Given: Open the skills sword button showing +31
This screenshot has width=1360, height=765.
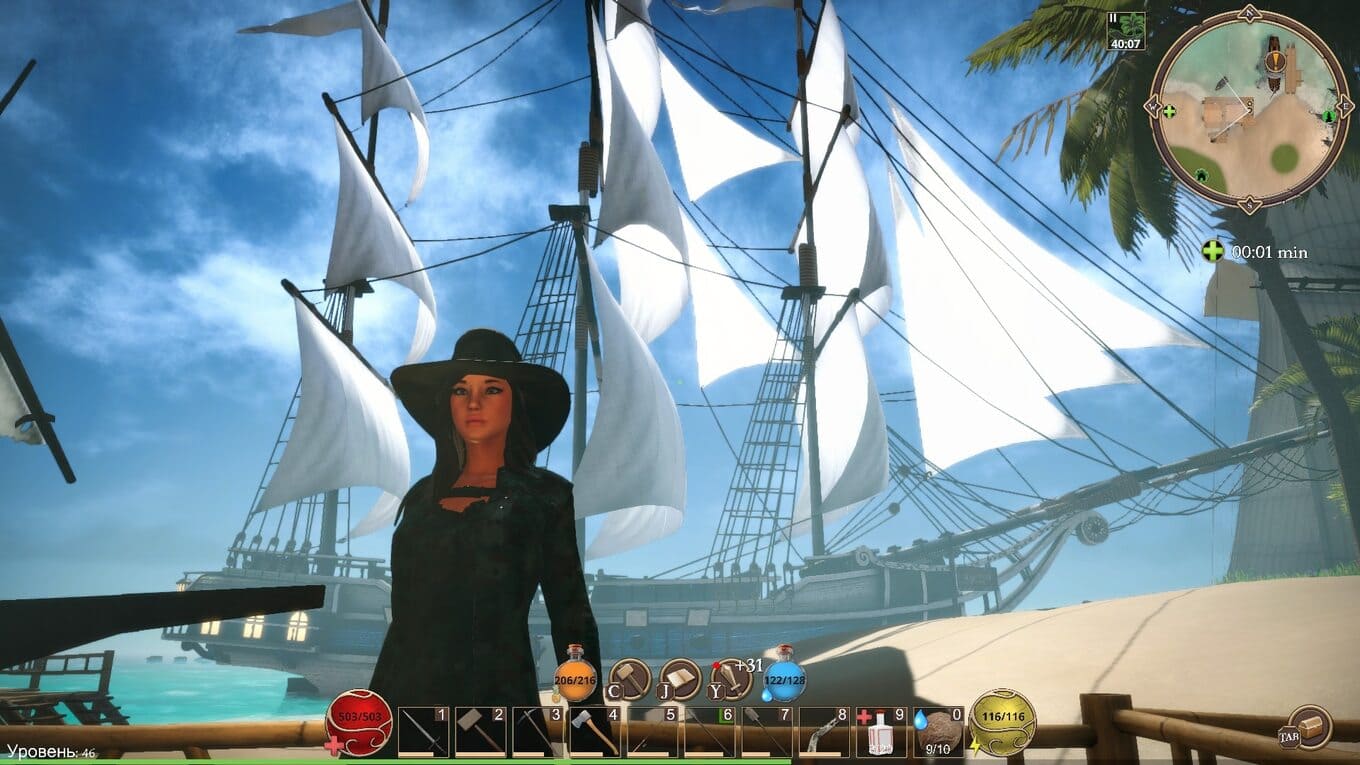Looking at the screenshot, I should pos(731,680).
